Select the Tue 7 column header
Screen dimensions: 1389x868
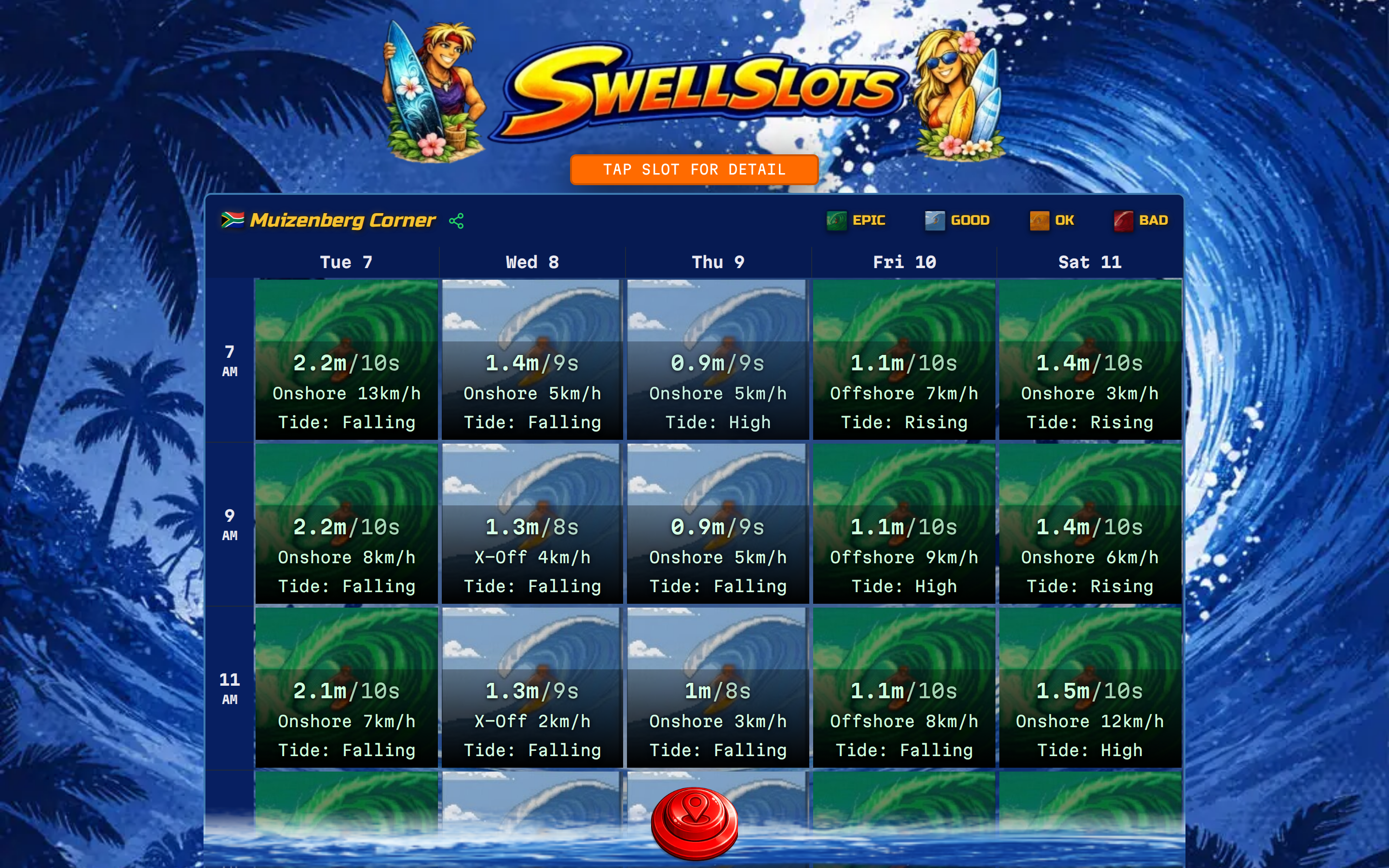[x=346, y=262]
